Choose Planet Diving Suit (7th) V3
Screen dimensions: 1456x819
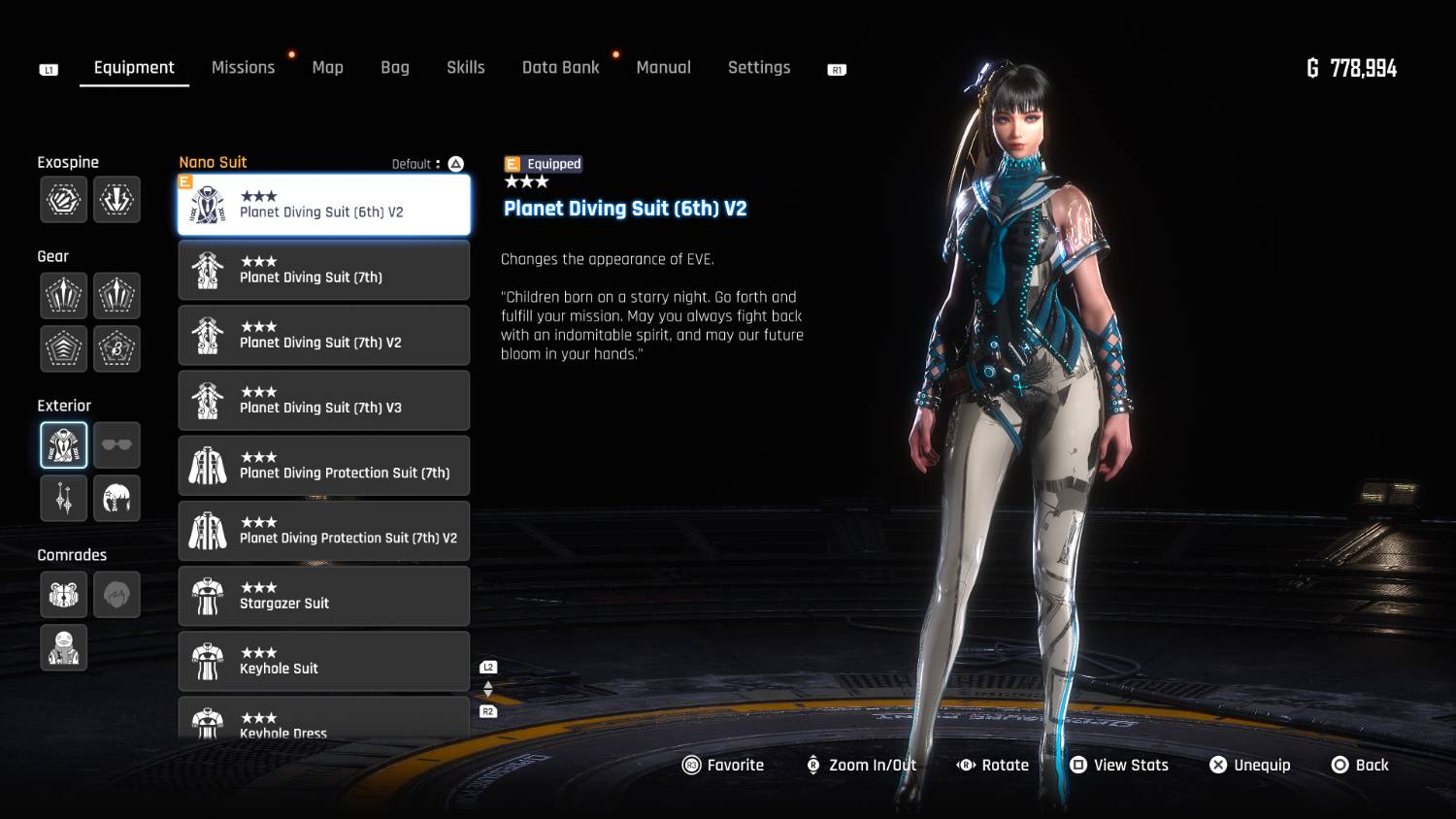(x=323, y=400)
